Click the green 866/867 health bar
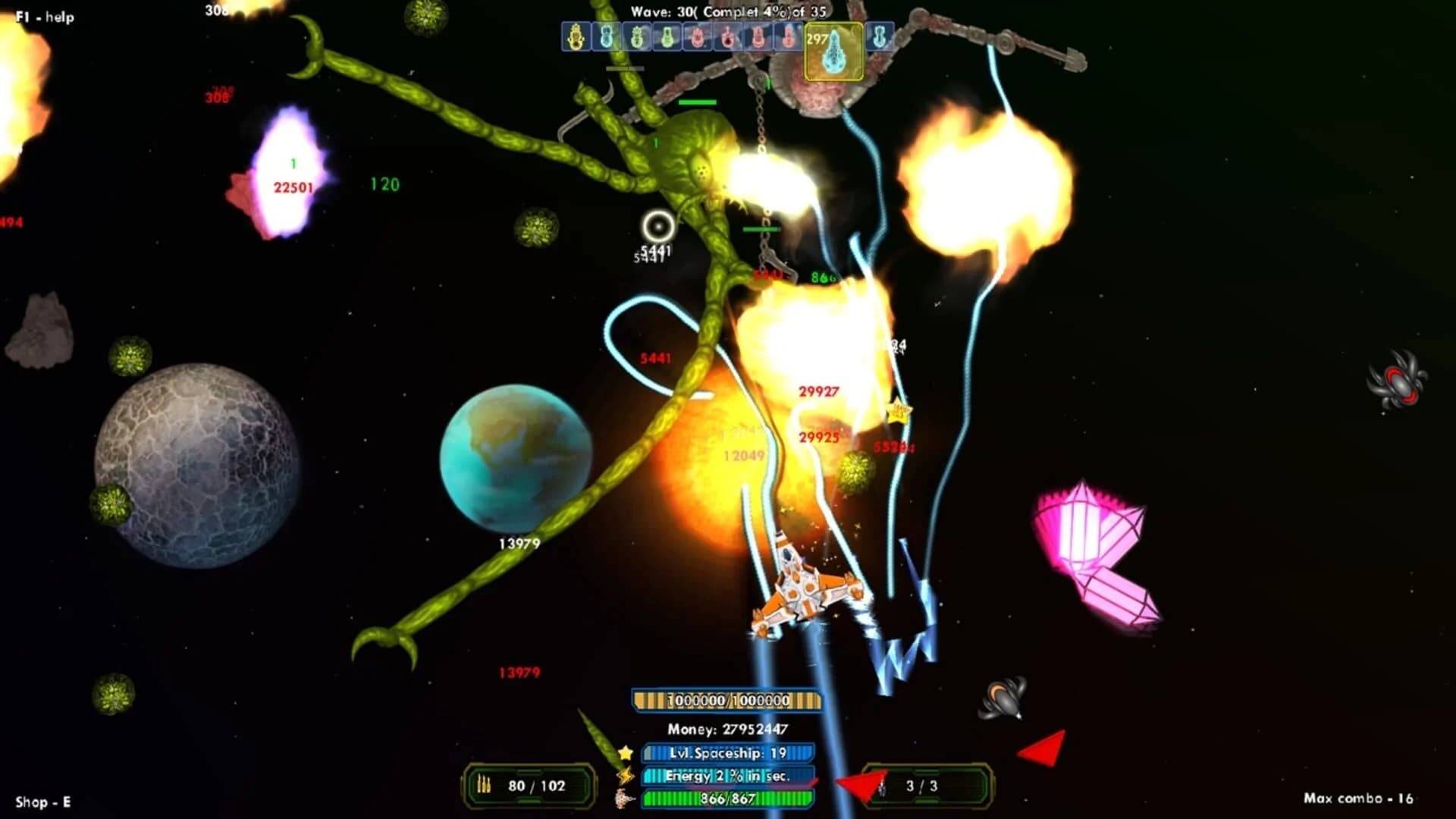This screenshot has width=1456, height=819. pos(728,797)
